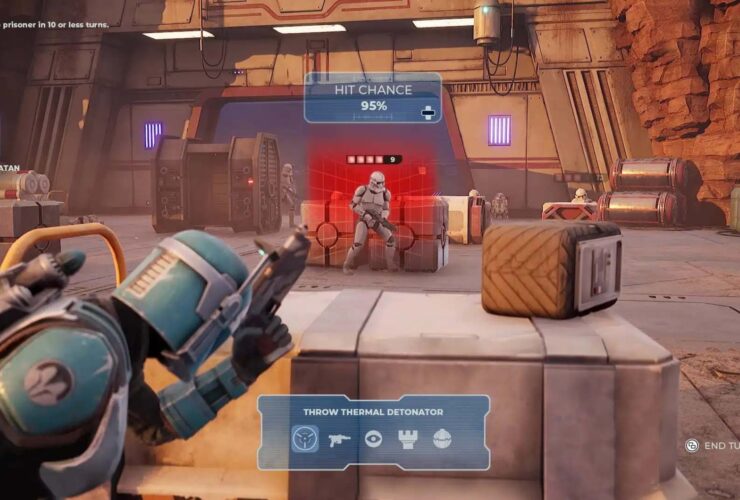
Task: Target the red-highlighted stormtrooper
Action: pyautogui.click(x=373, y=220)
